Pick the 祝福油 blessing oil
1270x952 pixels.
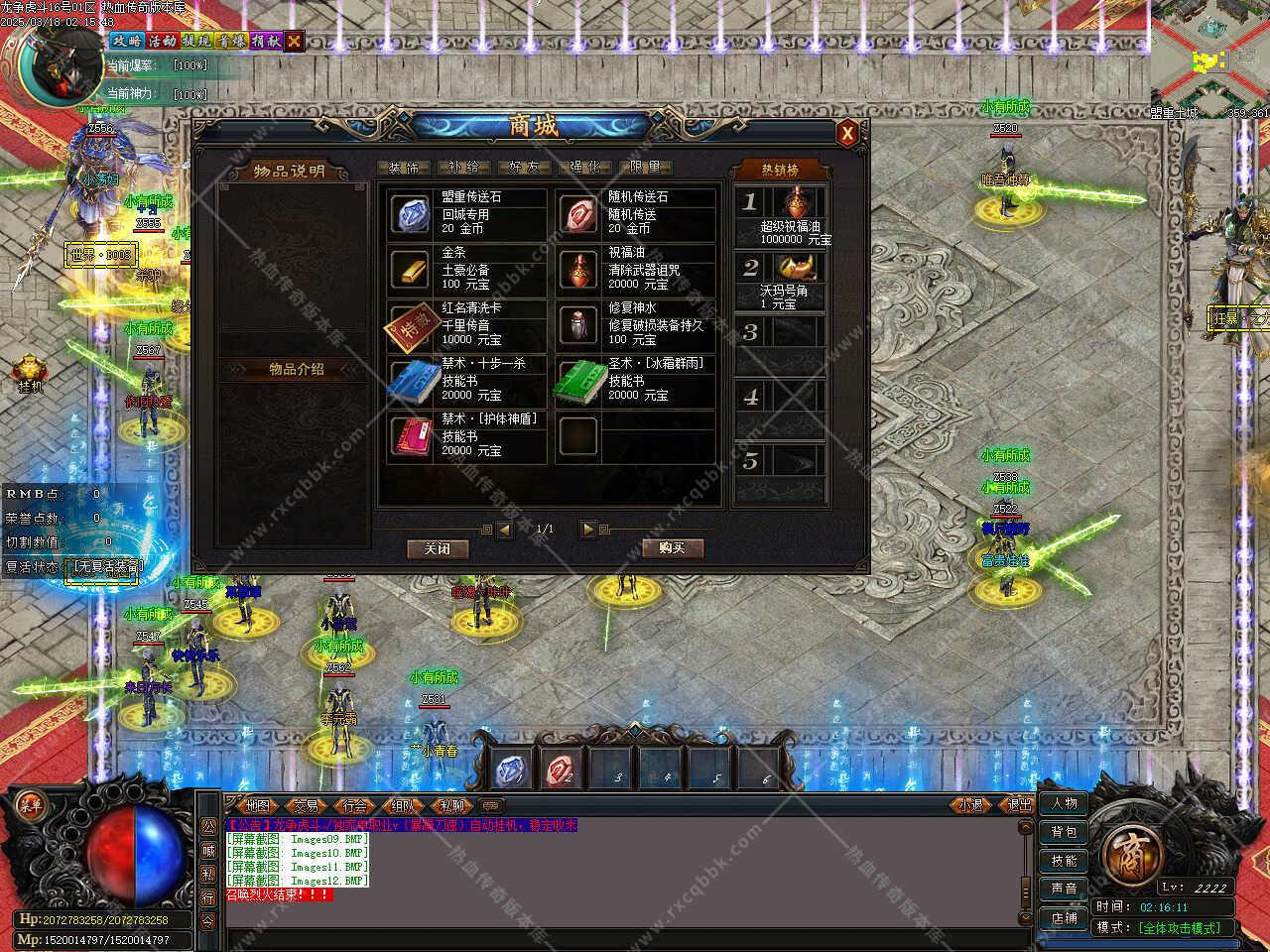pyautogui.click(x=577, y=269)
